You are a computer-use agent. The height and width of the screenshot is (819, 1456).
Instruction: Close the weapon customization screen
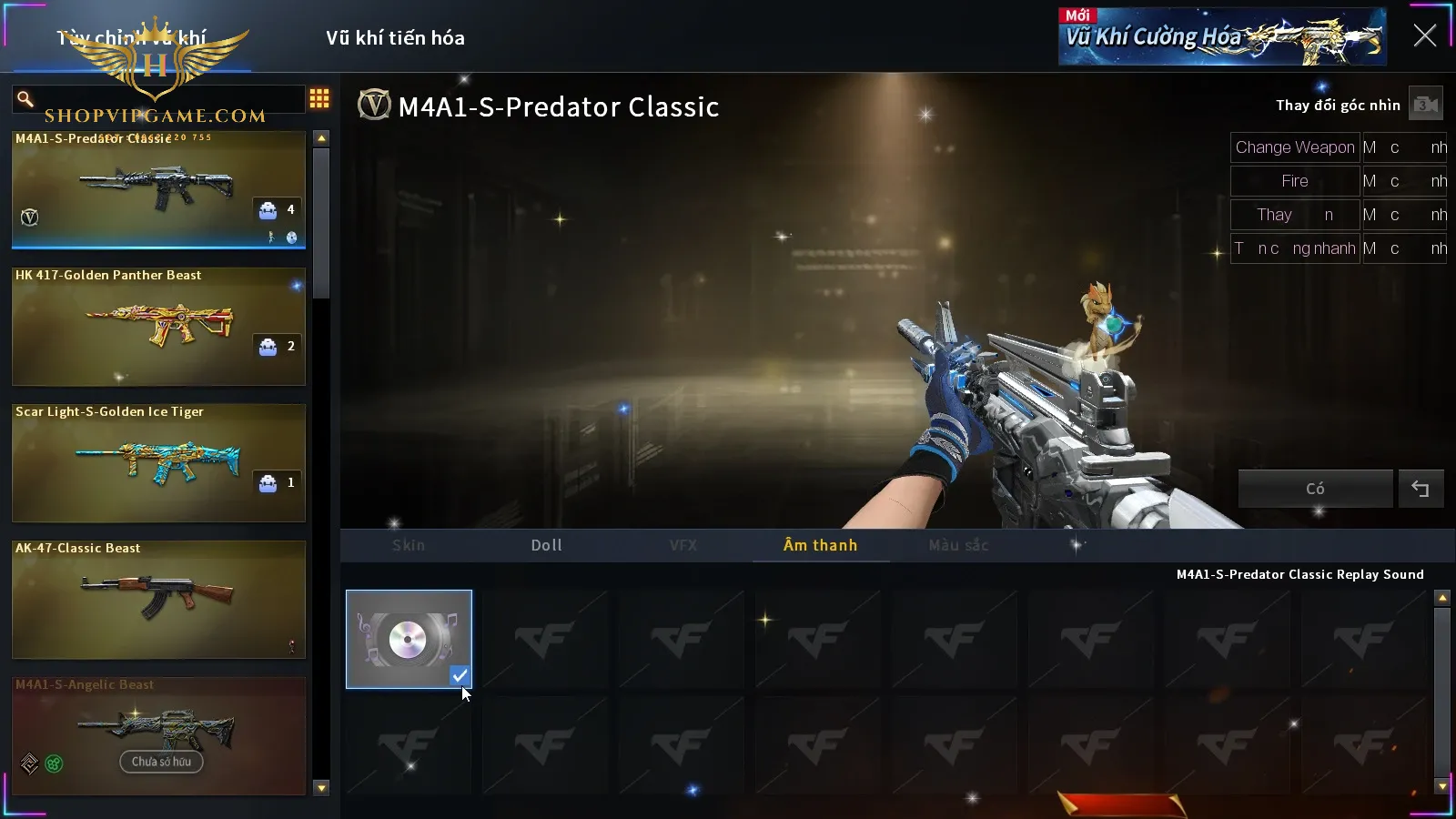pyautogui.click(x=1424, y=36)
